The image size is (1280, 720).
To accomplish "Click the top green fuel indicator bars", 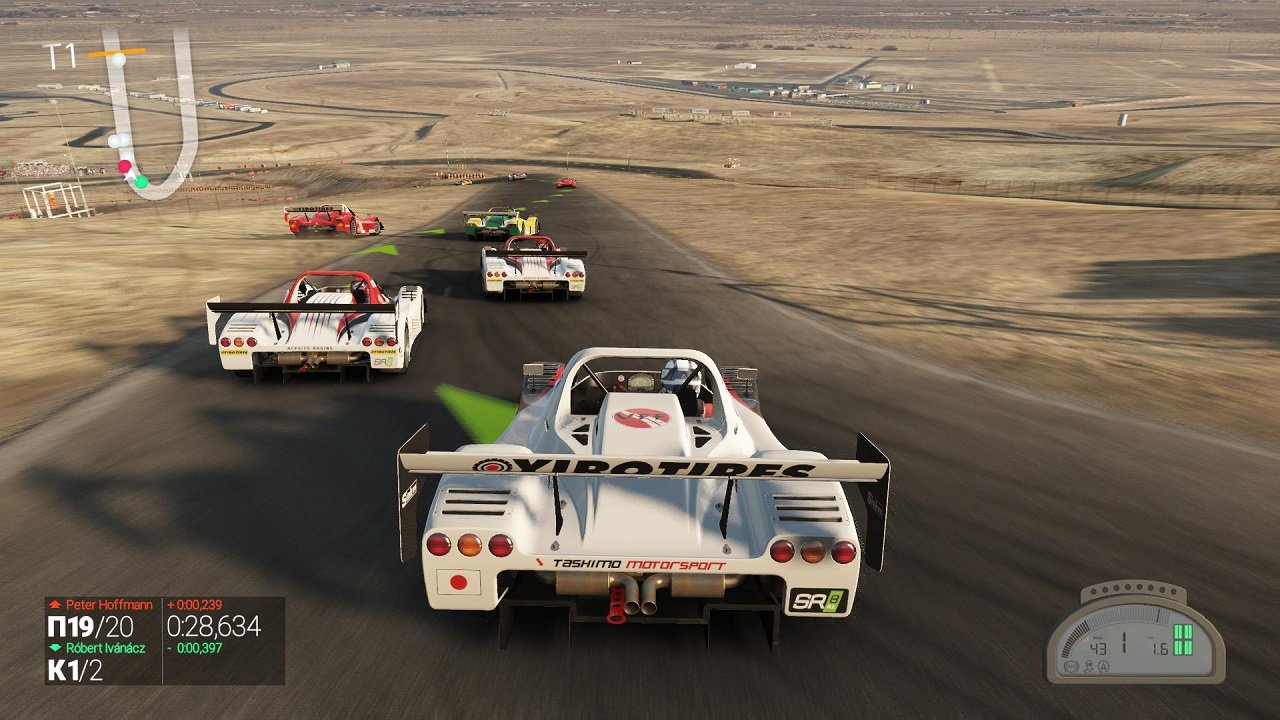I will tap(1182, 630).
